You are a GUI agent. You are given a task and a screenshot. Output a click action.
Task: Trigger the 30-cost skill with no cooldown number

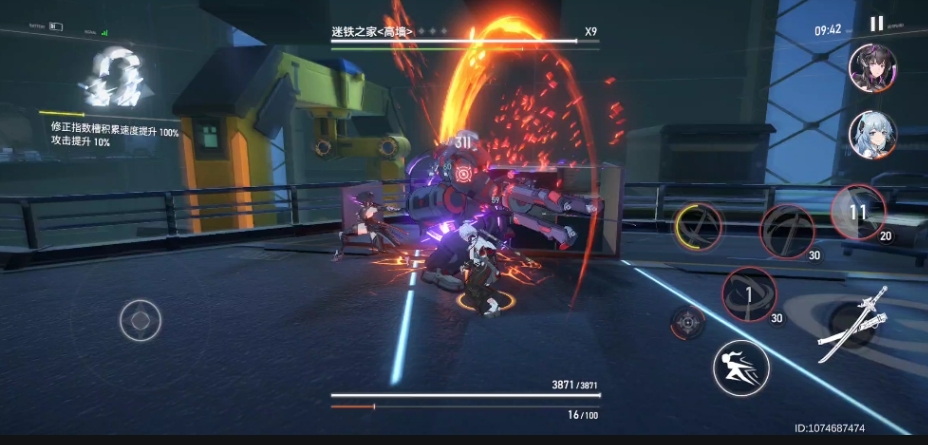pos(787,231)
